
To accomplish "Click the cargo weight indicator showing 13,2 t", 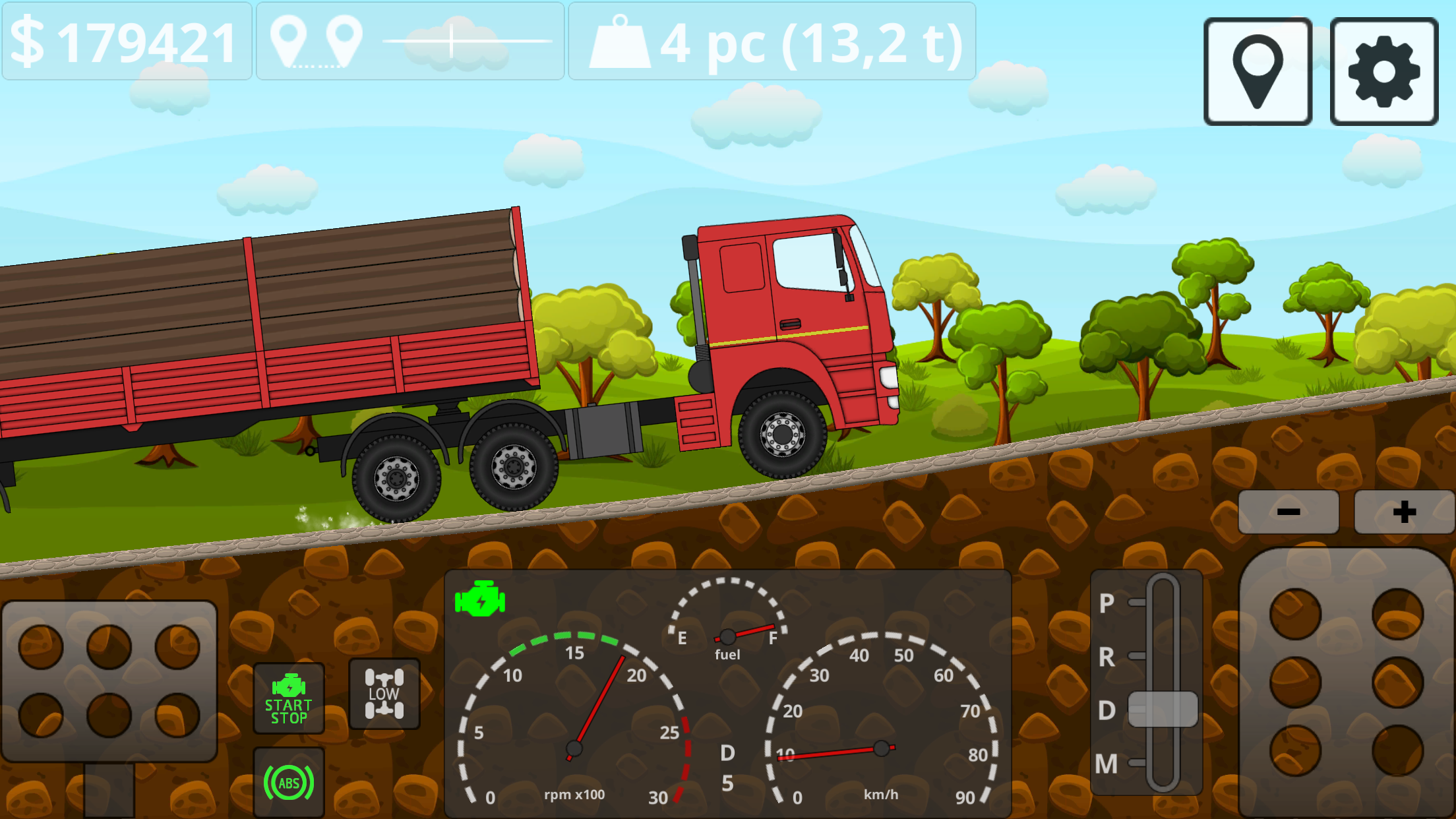I will coord(772,43).
